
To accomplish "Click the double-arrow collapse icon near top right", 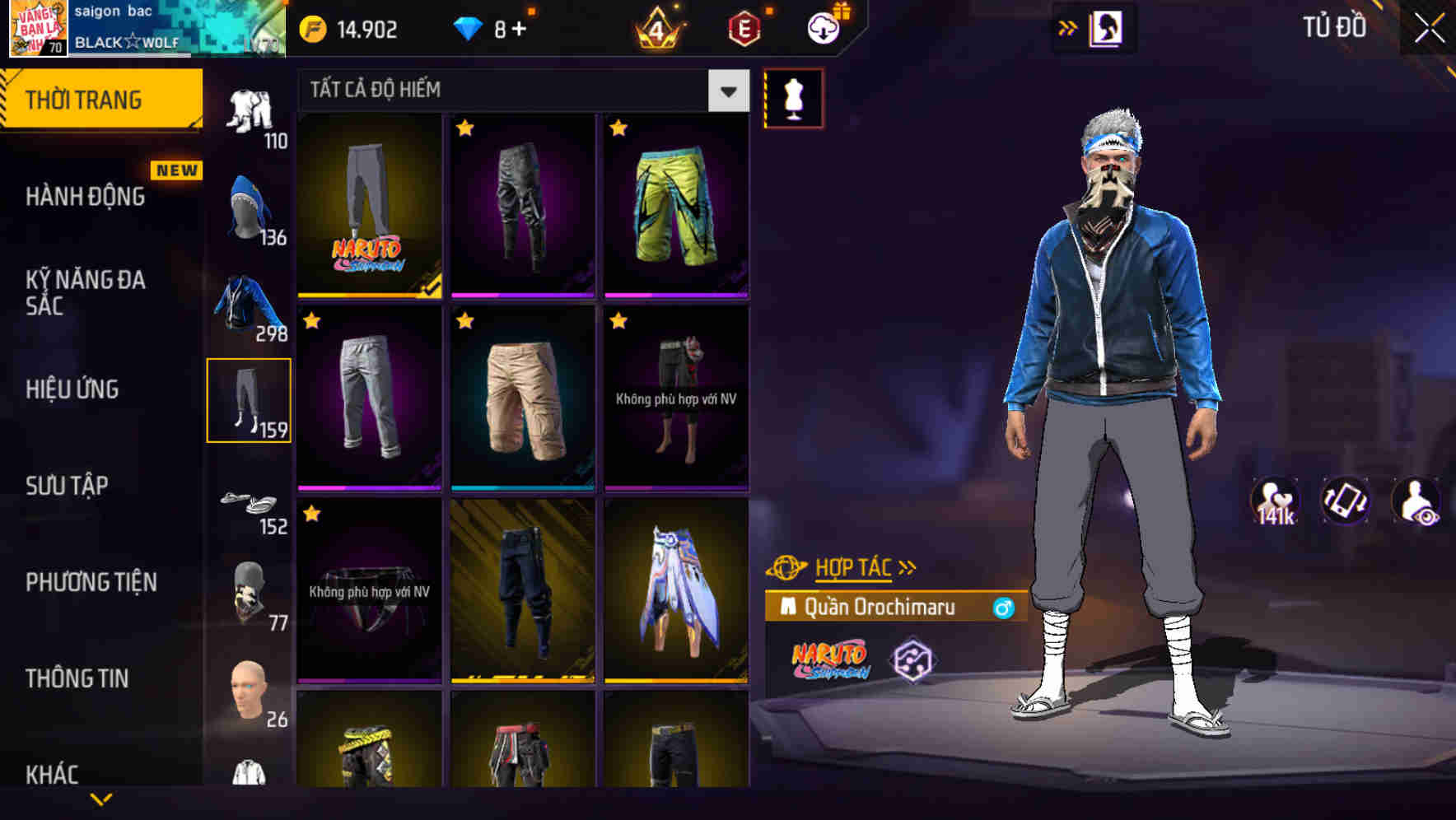I will tap(1068, 26).
